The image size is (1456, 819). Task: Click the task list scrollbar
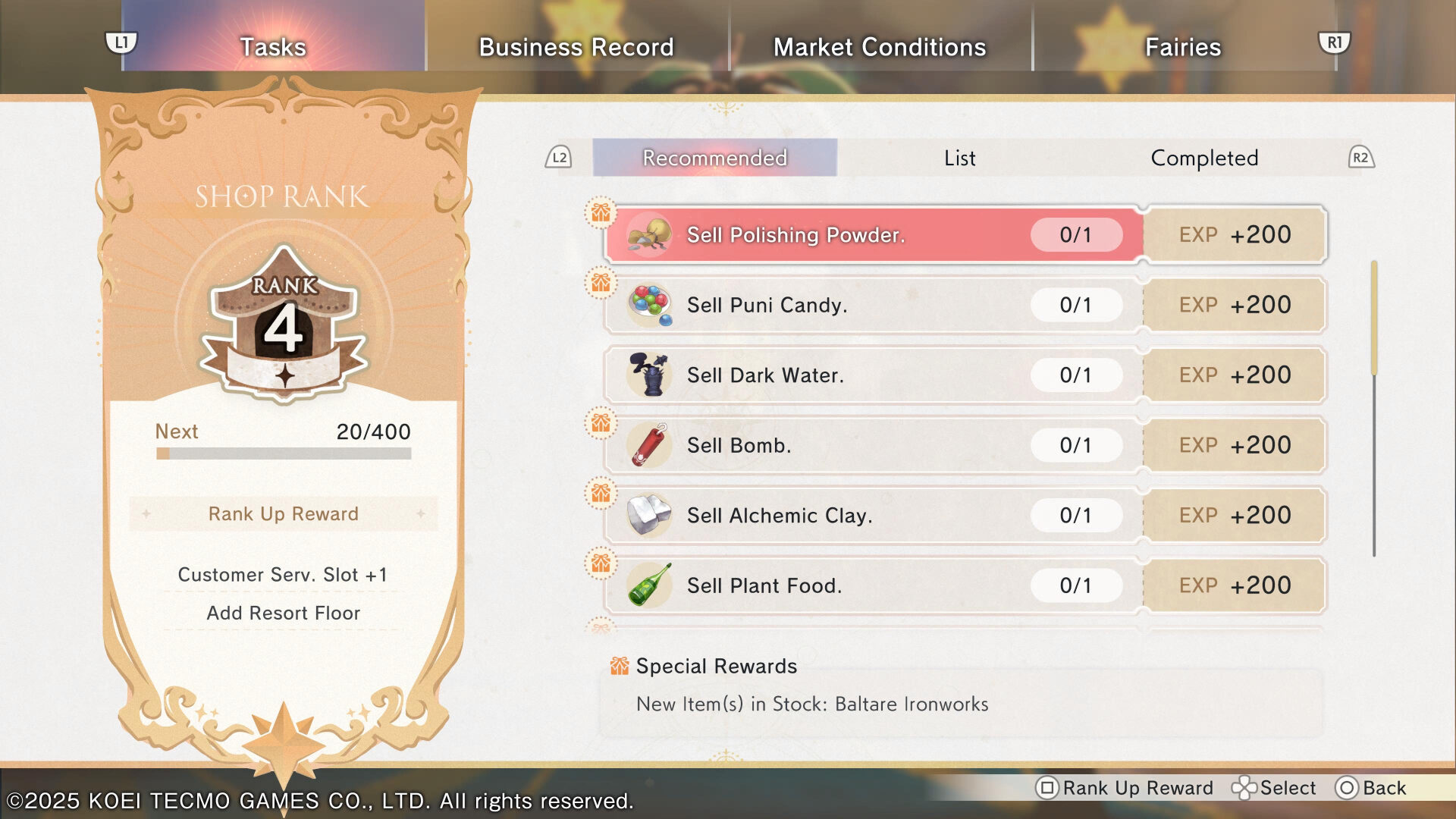pyautogui.click(x=1373, y=409)
